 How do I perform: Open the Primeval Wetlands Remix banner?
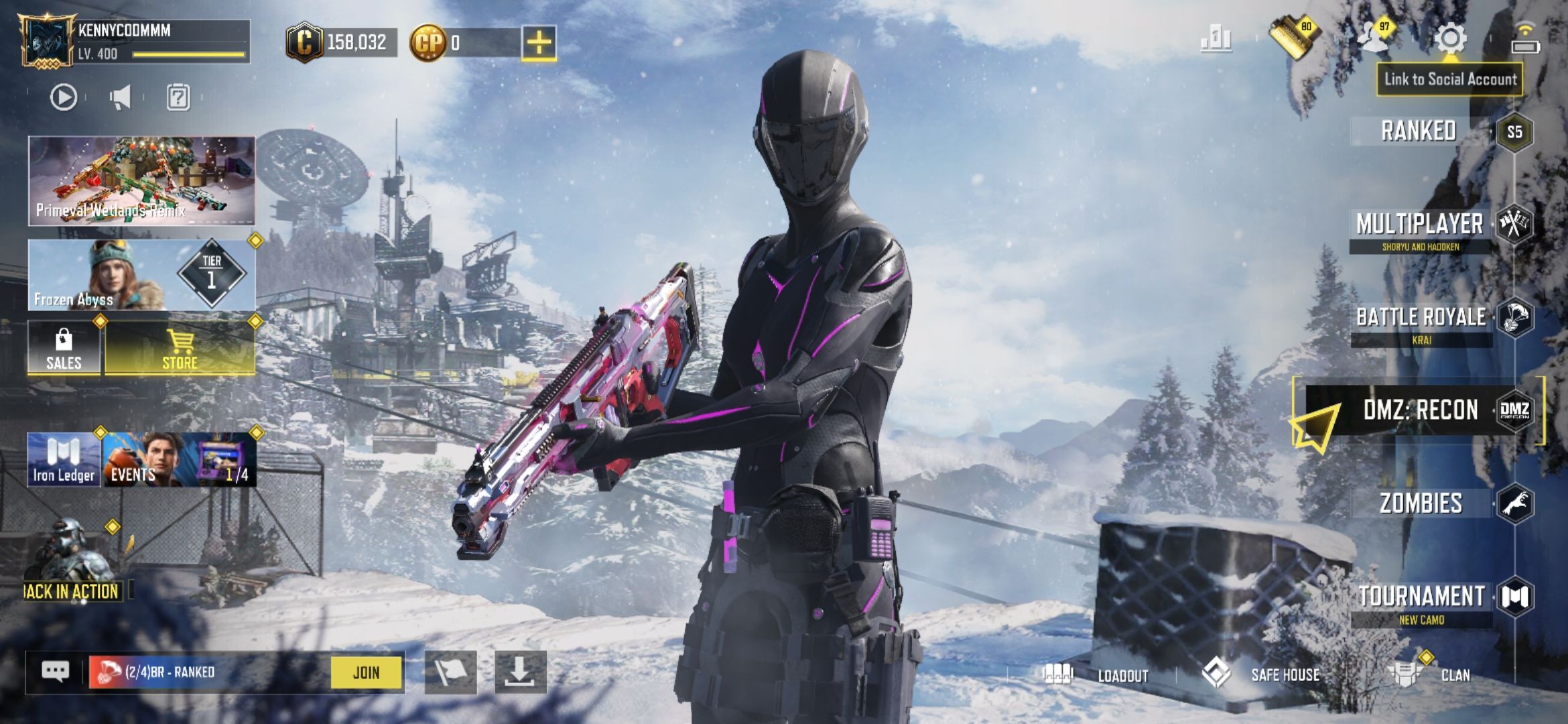[141, 180]
